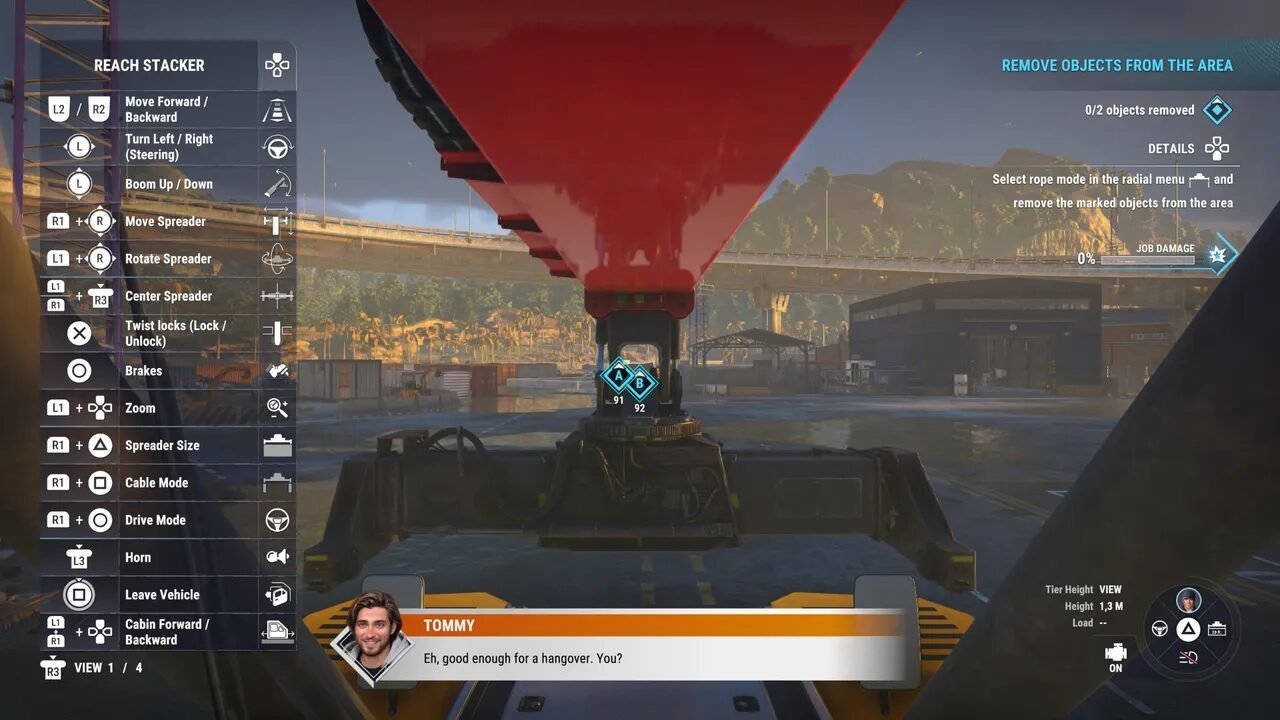Click Tommy's dialogue portrait
1280x720 pixels.
tap(373, 639)
